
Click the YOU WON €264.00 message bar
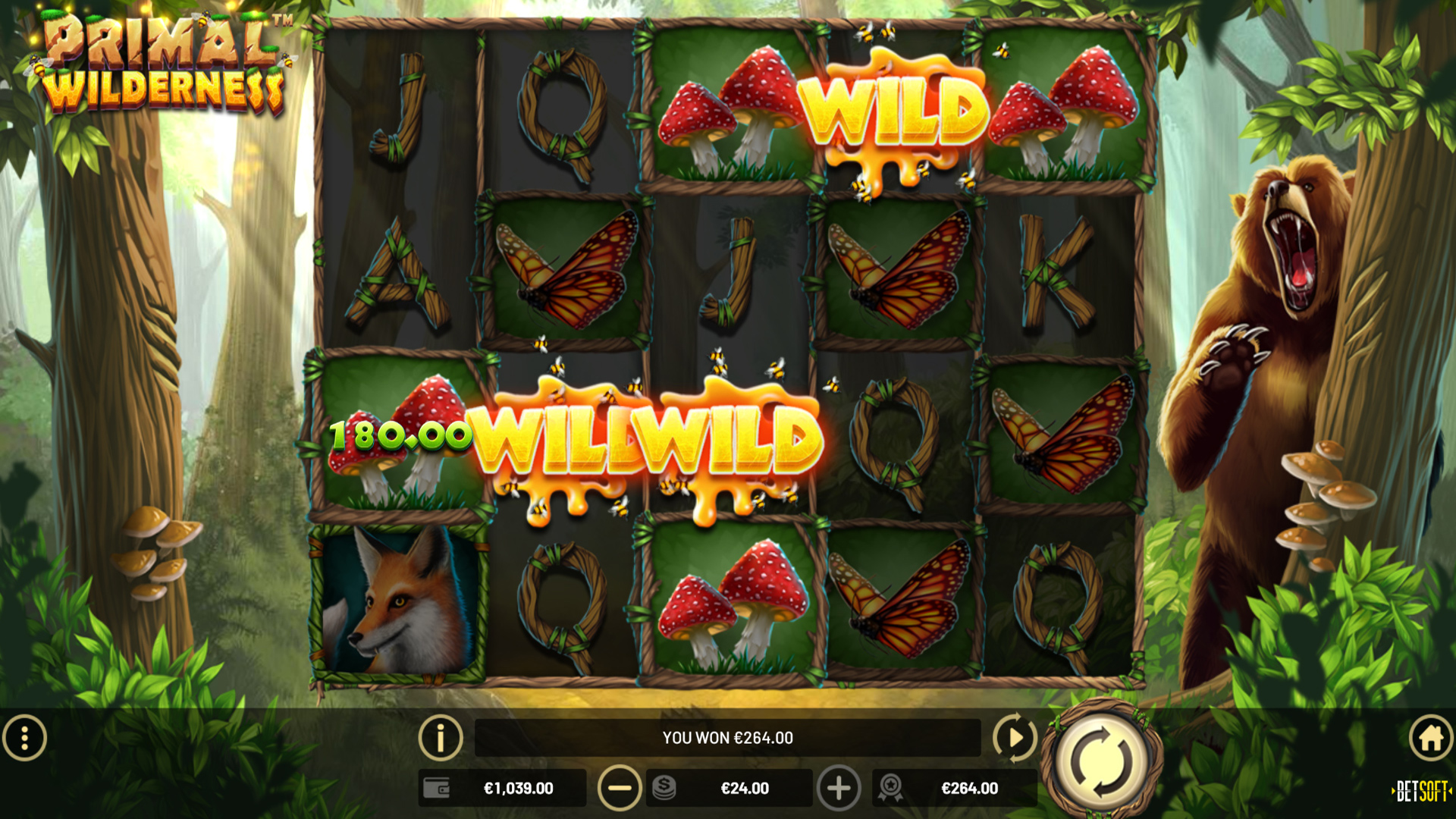(x=726, y=736)
